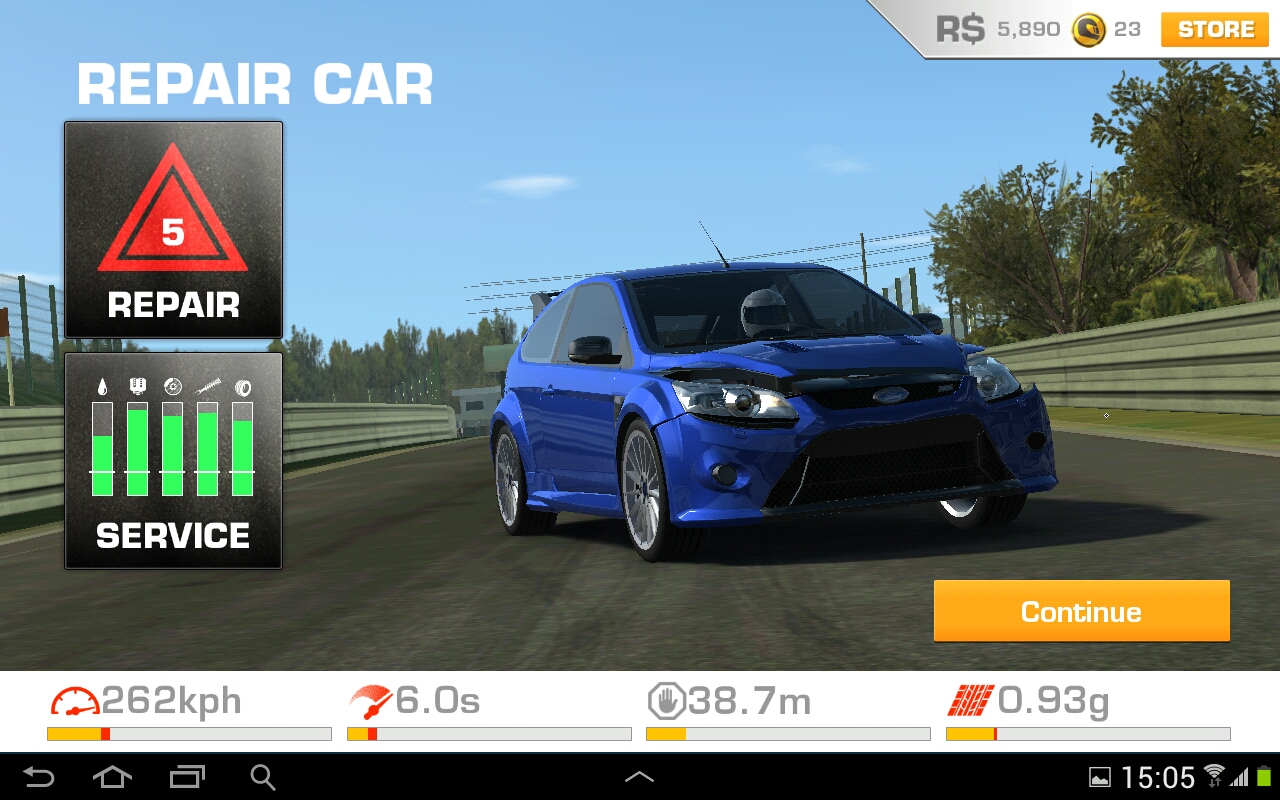Show recent apps in the navigation bar
This screenshot has height=800, width=1280.
187,777
